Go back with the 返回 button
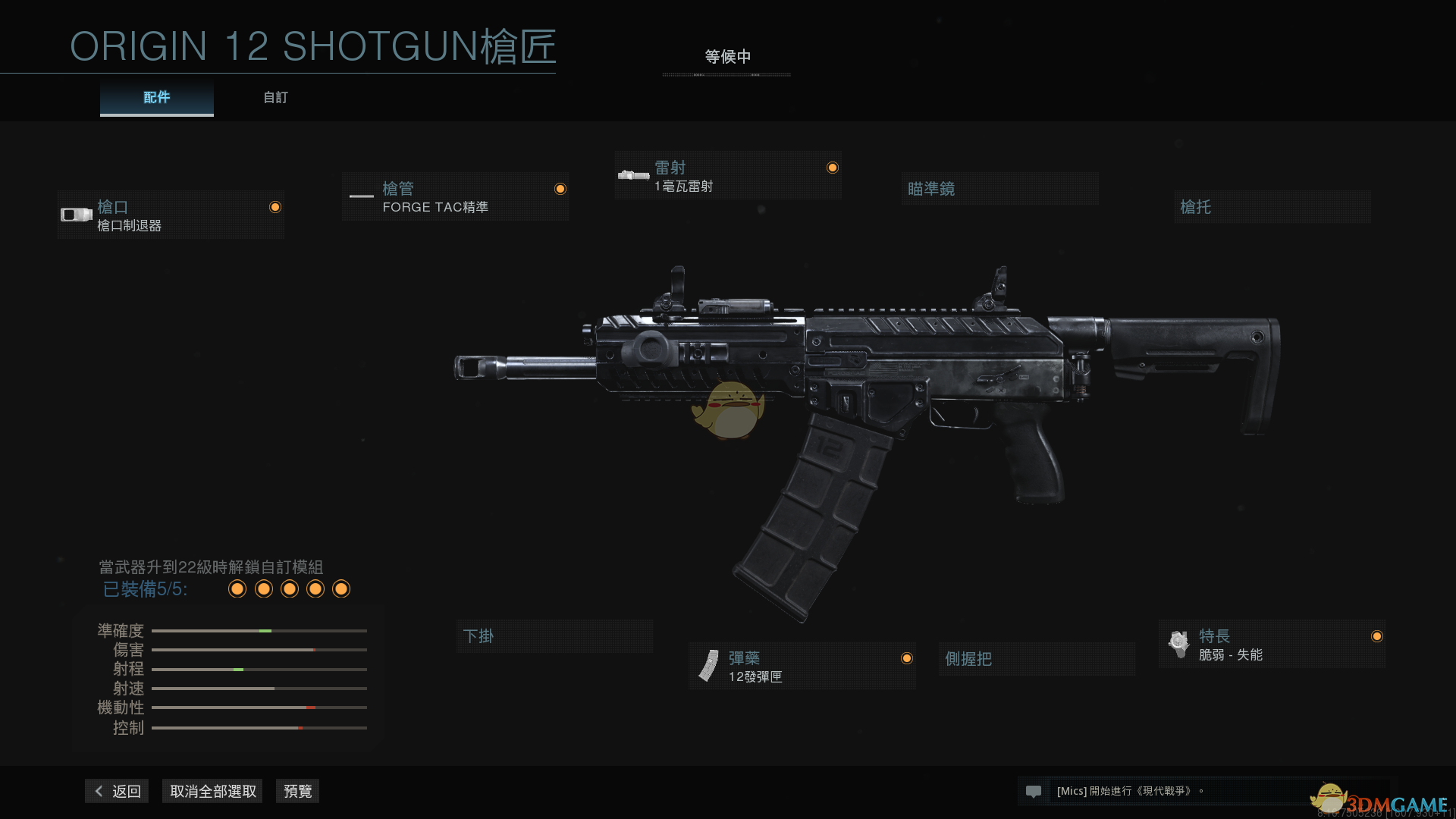1456x819 pixels. pos(118,791)
